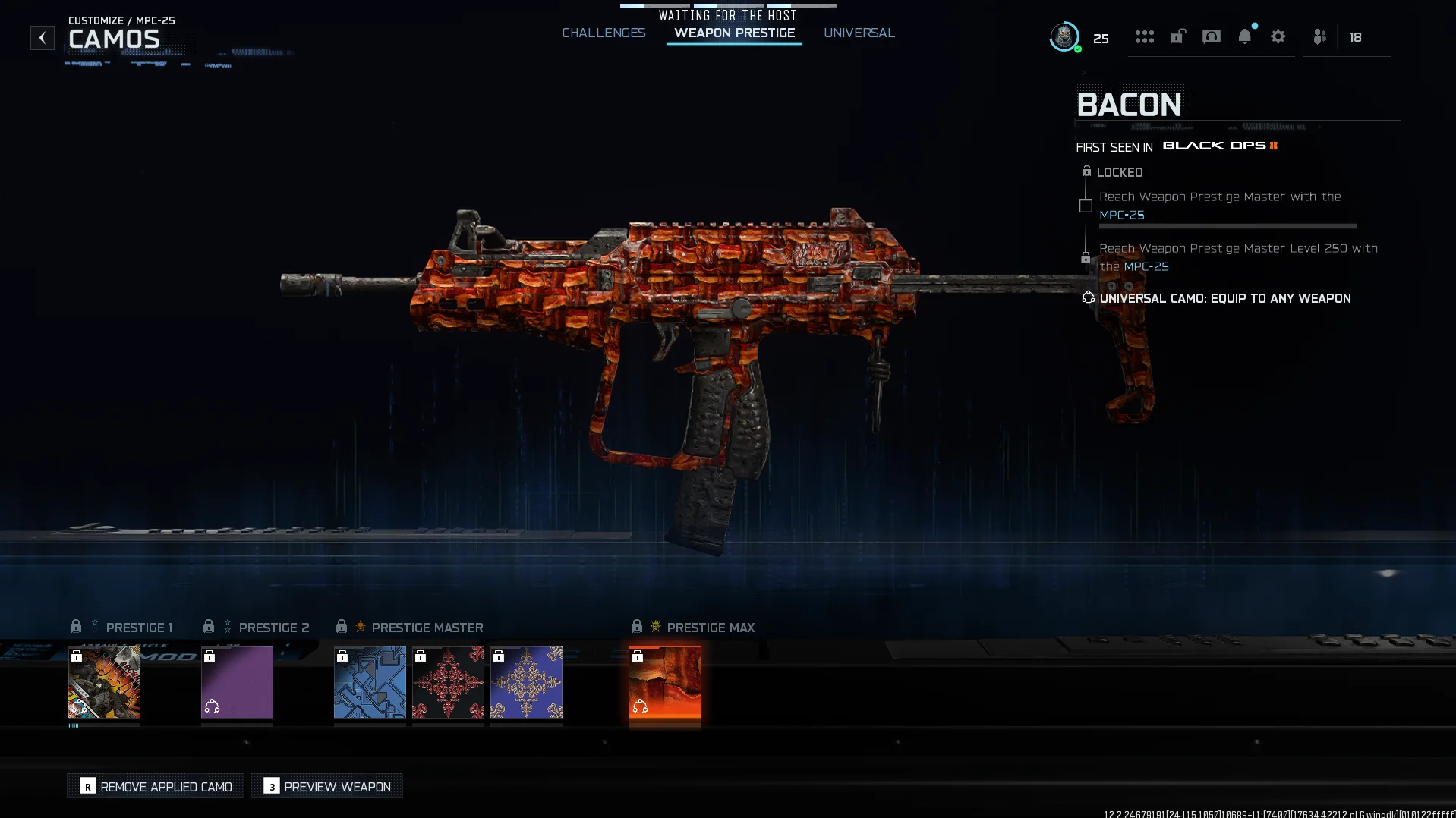Image resolution: width=1456 pixels, height=818 pixels.
Task: Click the lock icon on the Prestige 2 camo
Action: (x=210, y=657)
